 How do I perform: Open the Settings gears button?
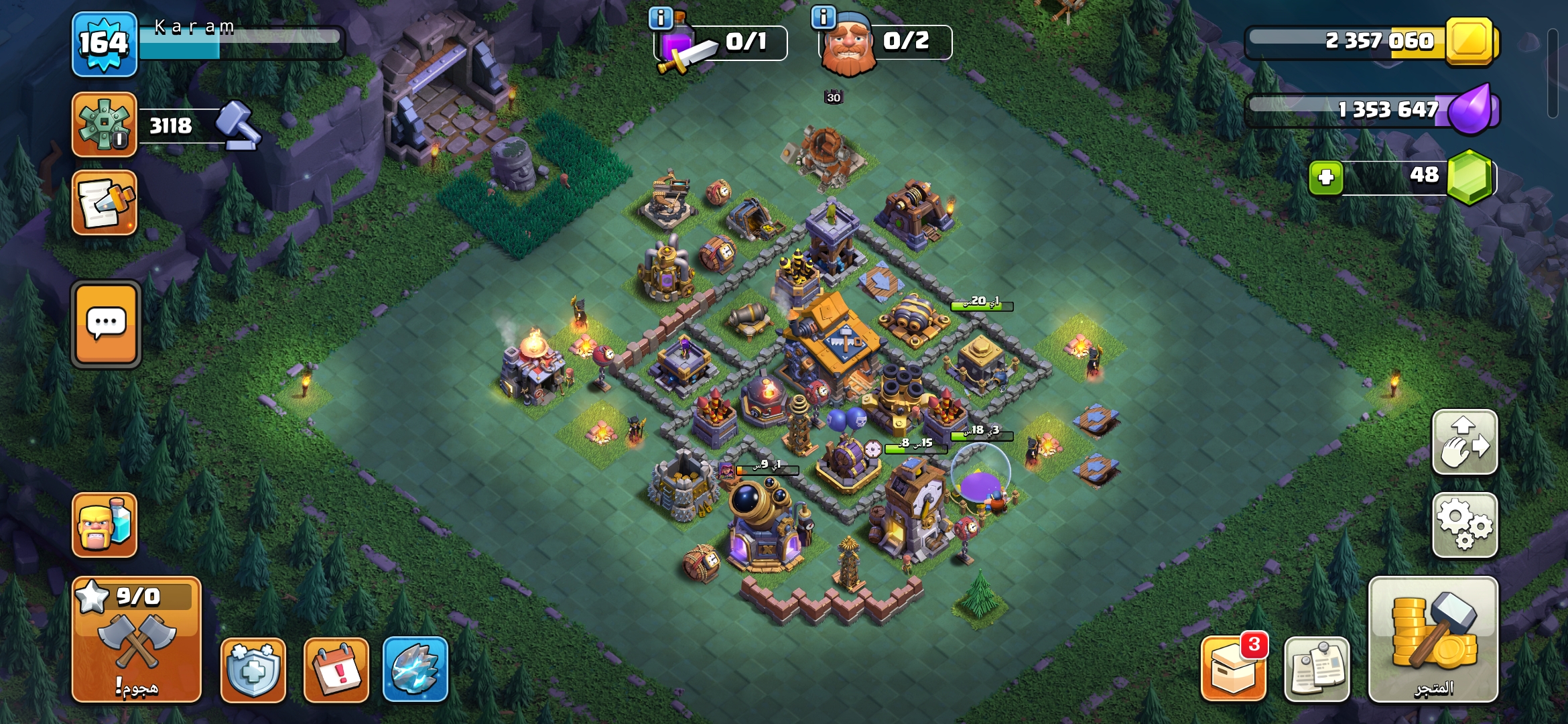click(1465, 526)
